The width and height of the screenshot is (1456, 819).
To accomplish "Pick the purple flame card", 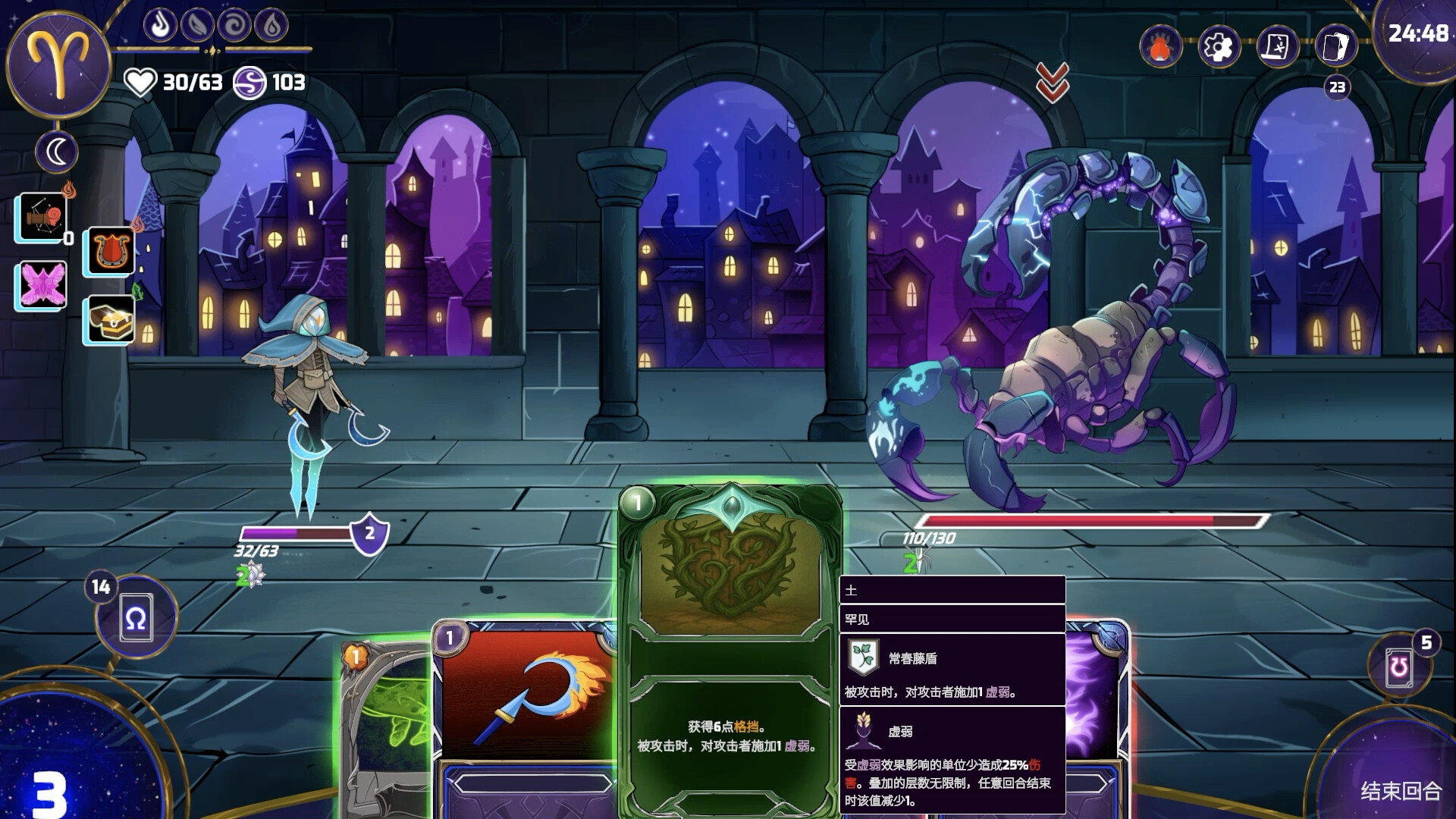I will click(x=1096, y=698).
